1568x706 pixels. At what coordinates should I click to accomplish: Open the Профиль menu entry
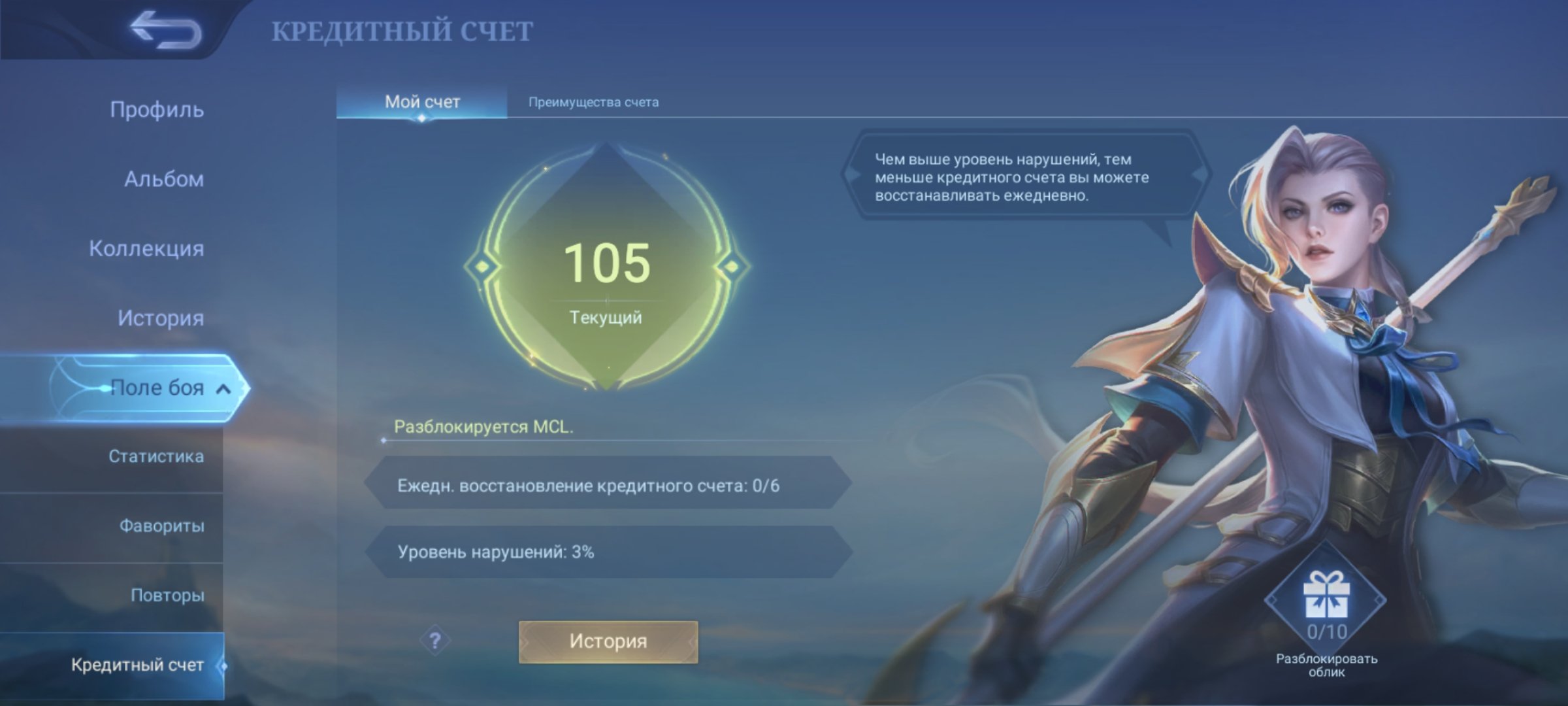[157, 110]
